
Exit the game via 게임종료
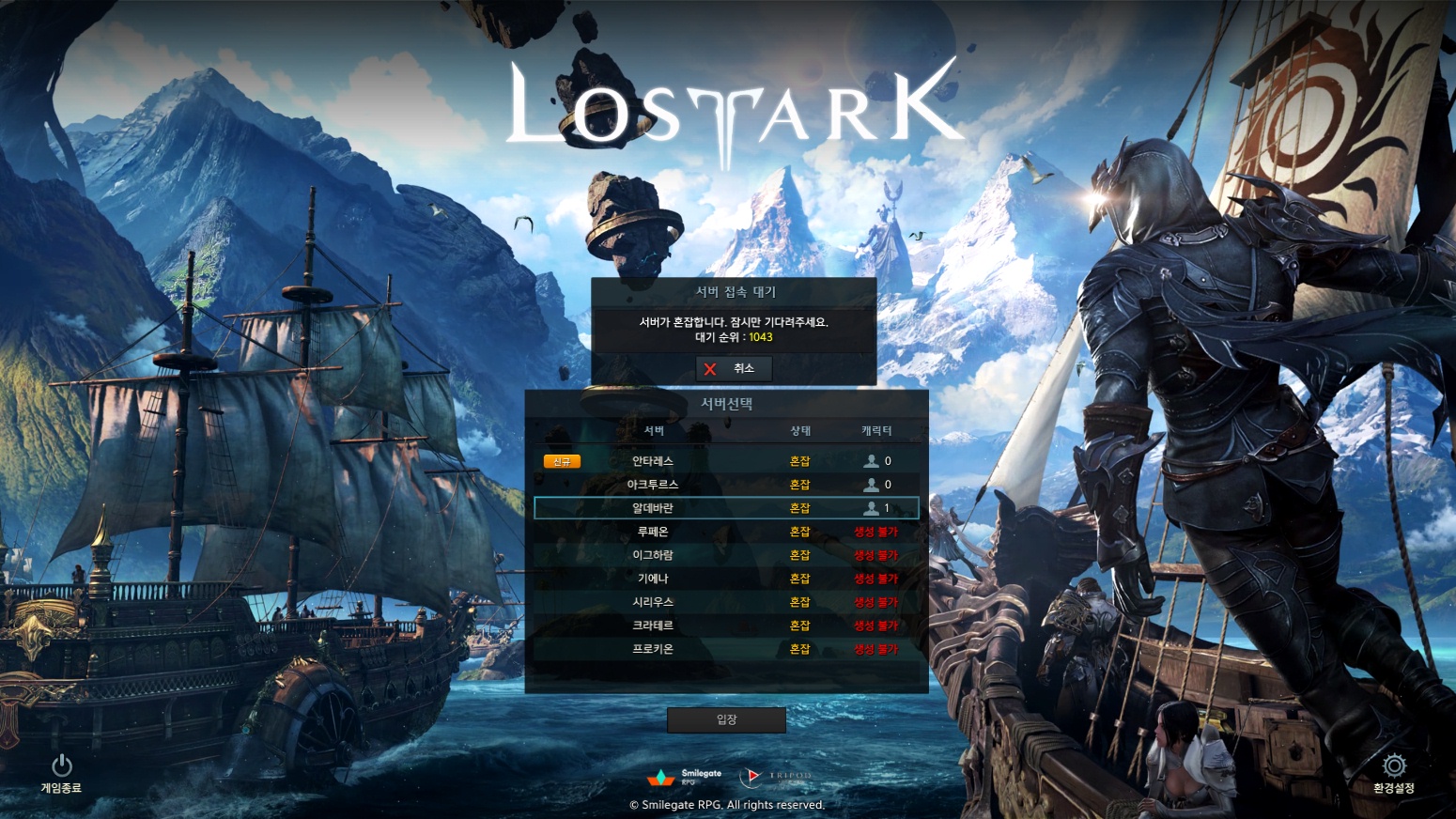[61, 772]
